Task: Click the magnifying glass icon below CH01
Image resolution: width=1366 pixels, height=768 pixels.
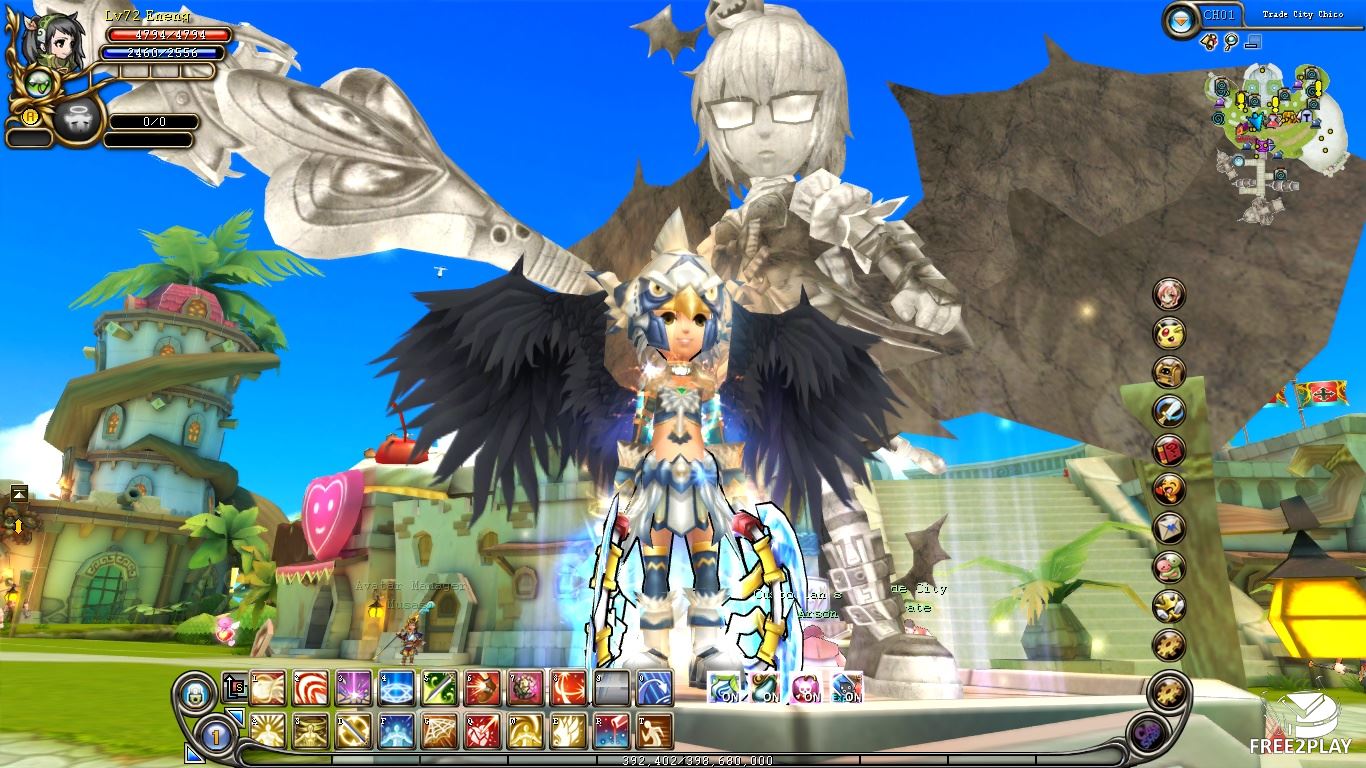Action: coord(1231,42)
